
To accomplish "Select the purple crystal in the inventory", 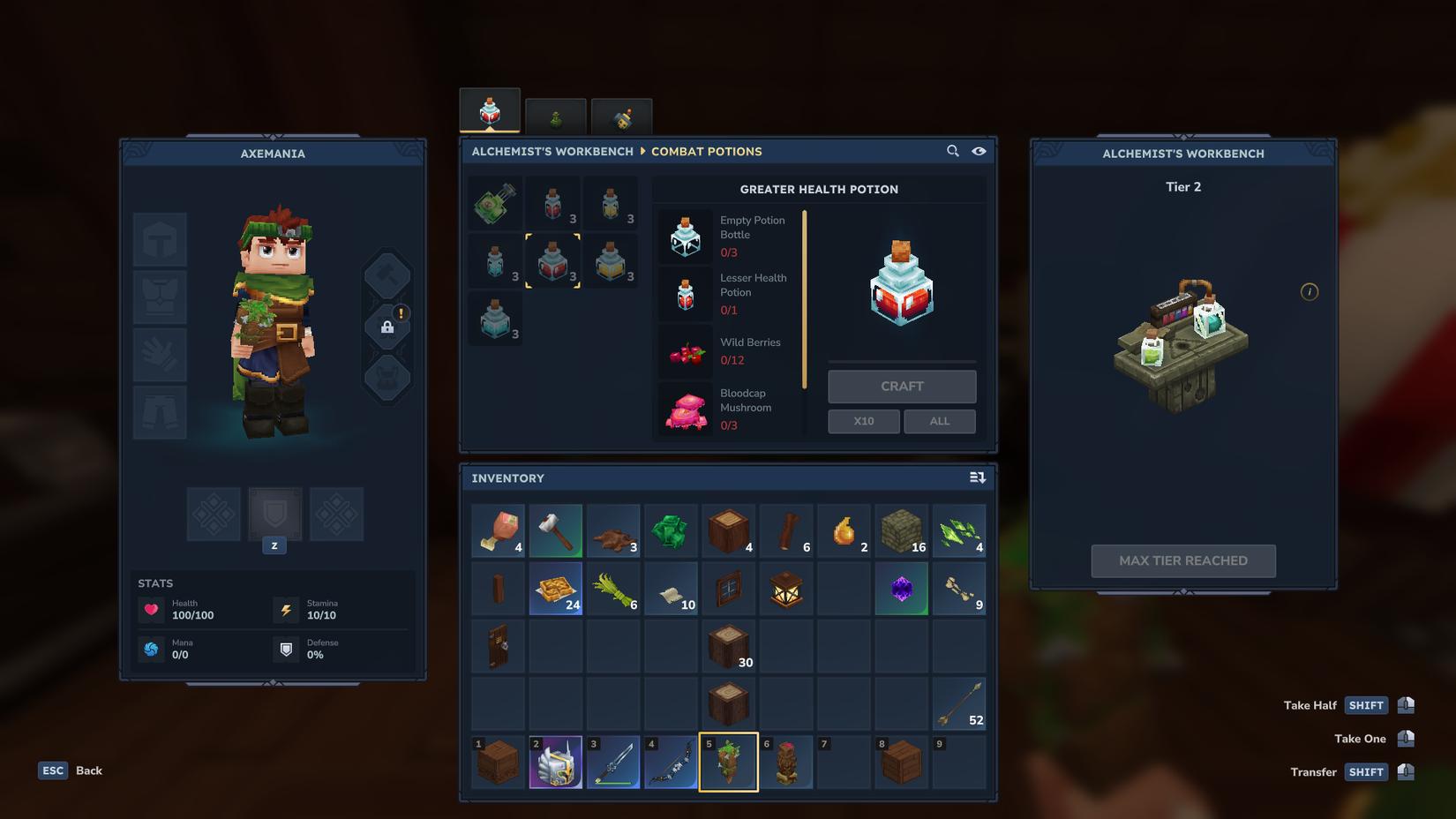I will tap(901, 588).
